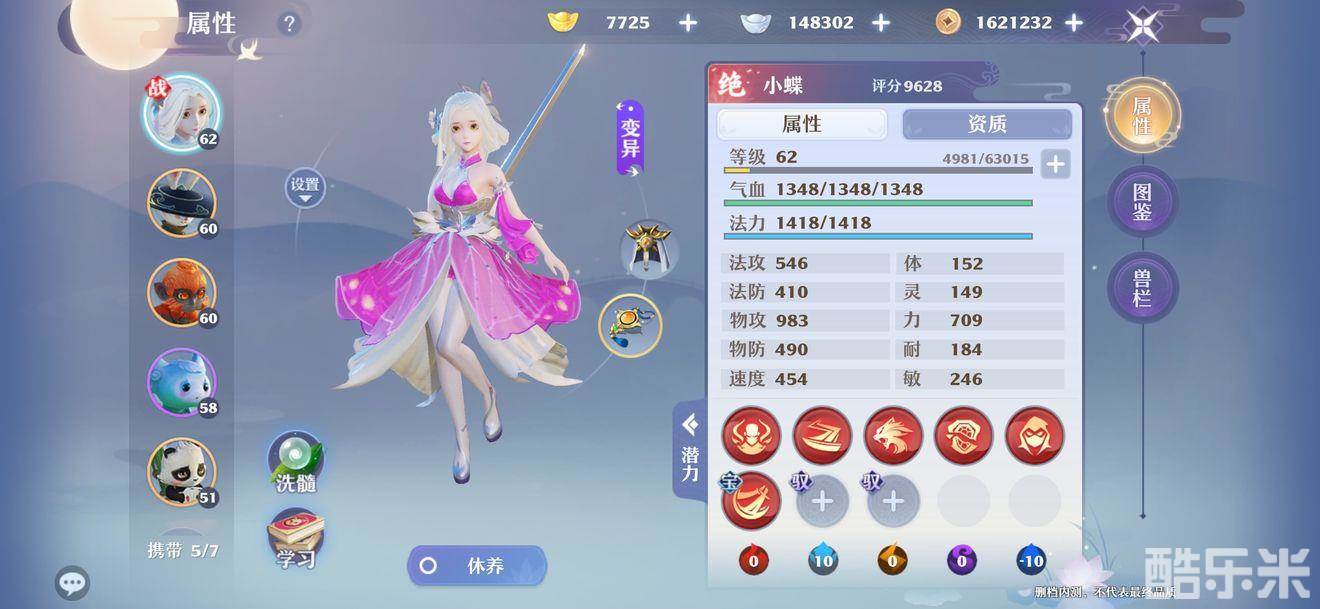The height and width of the screenshot is (609, 1320).
Task: Choose the level 60 orange monkey pet
Action: pos(181,293)
